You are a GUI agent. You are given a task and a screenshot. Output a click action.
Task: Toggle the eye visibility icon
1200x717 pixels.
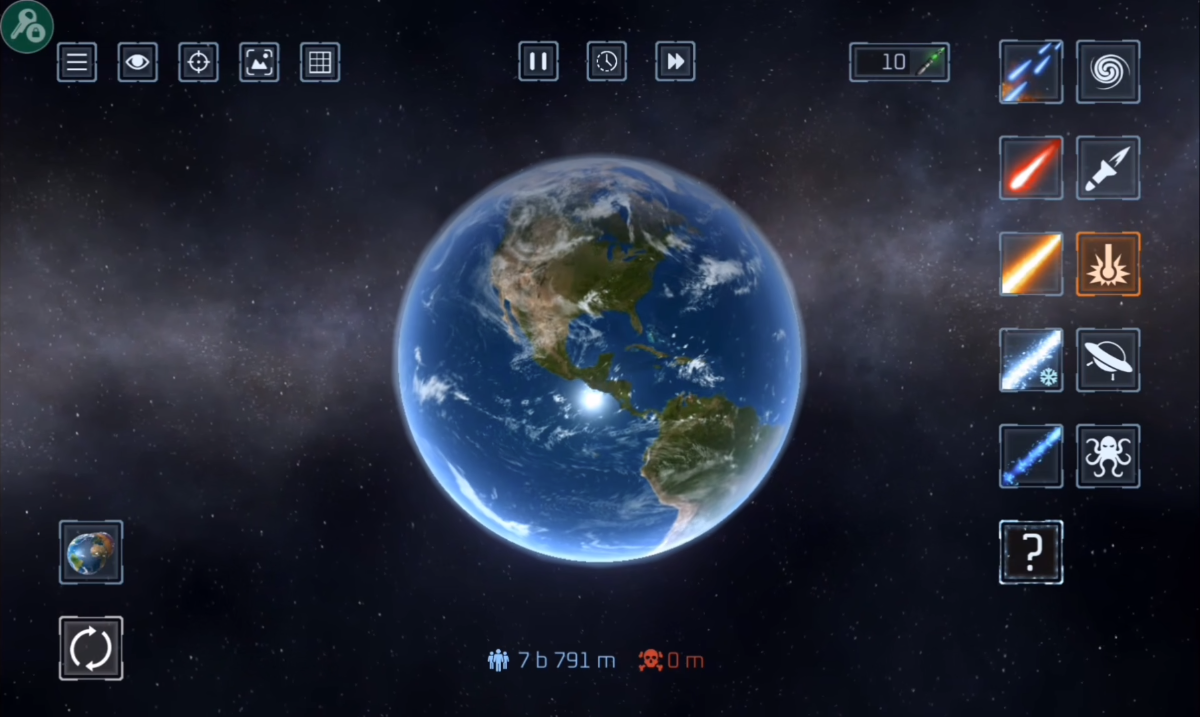pyautogui.click(x=138, y=62)
